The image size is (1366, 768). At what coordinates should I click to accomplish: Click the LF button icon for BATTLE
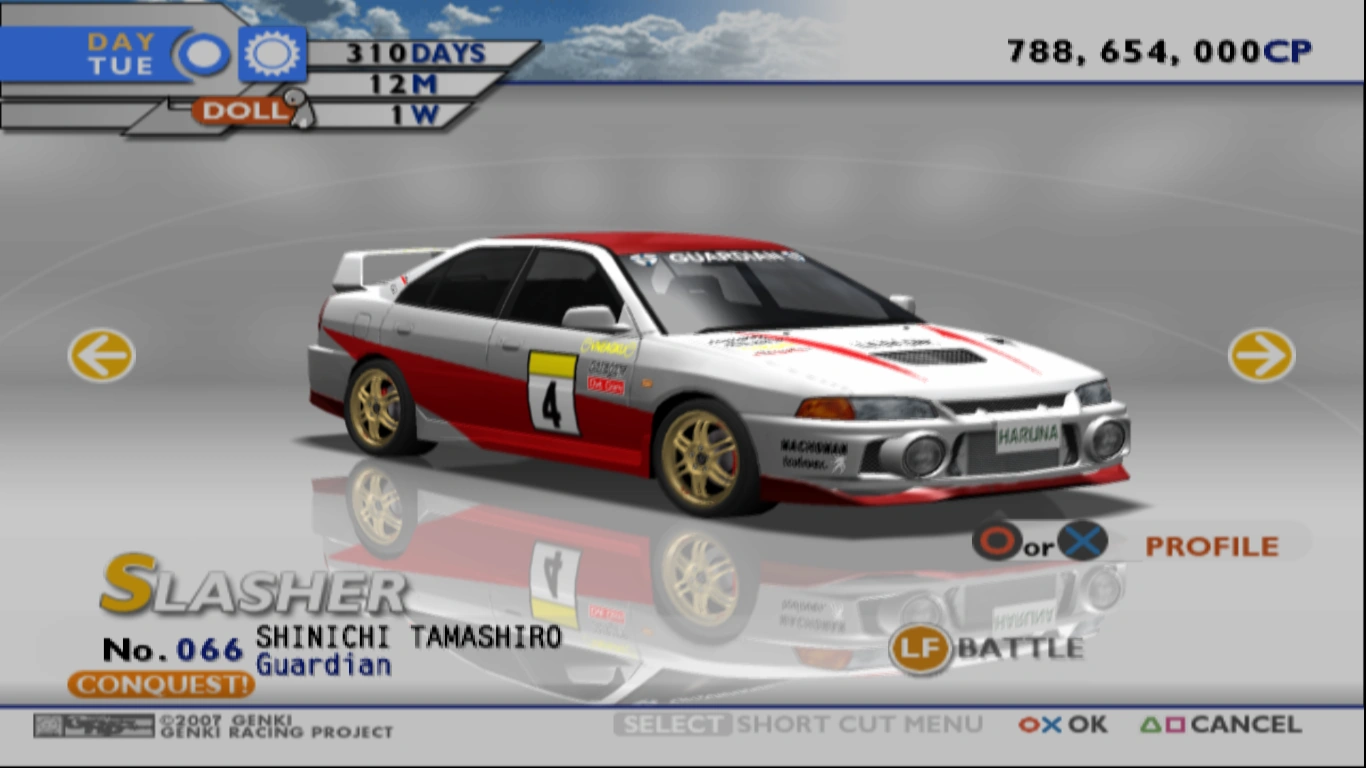click(x=921, y=648)
